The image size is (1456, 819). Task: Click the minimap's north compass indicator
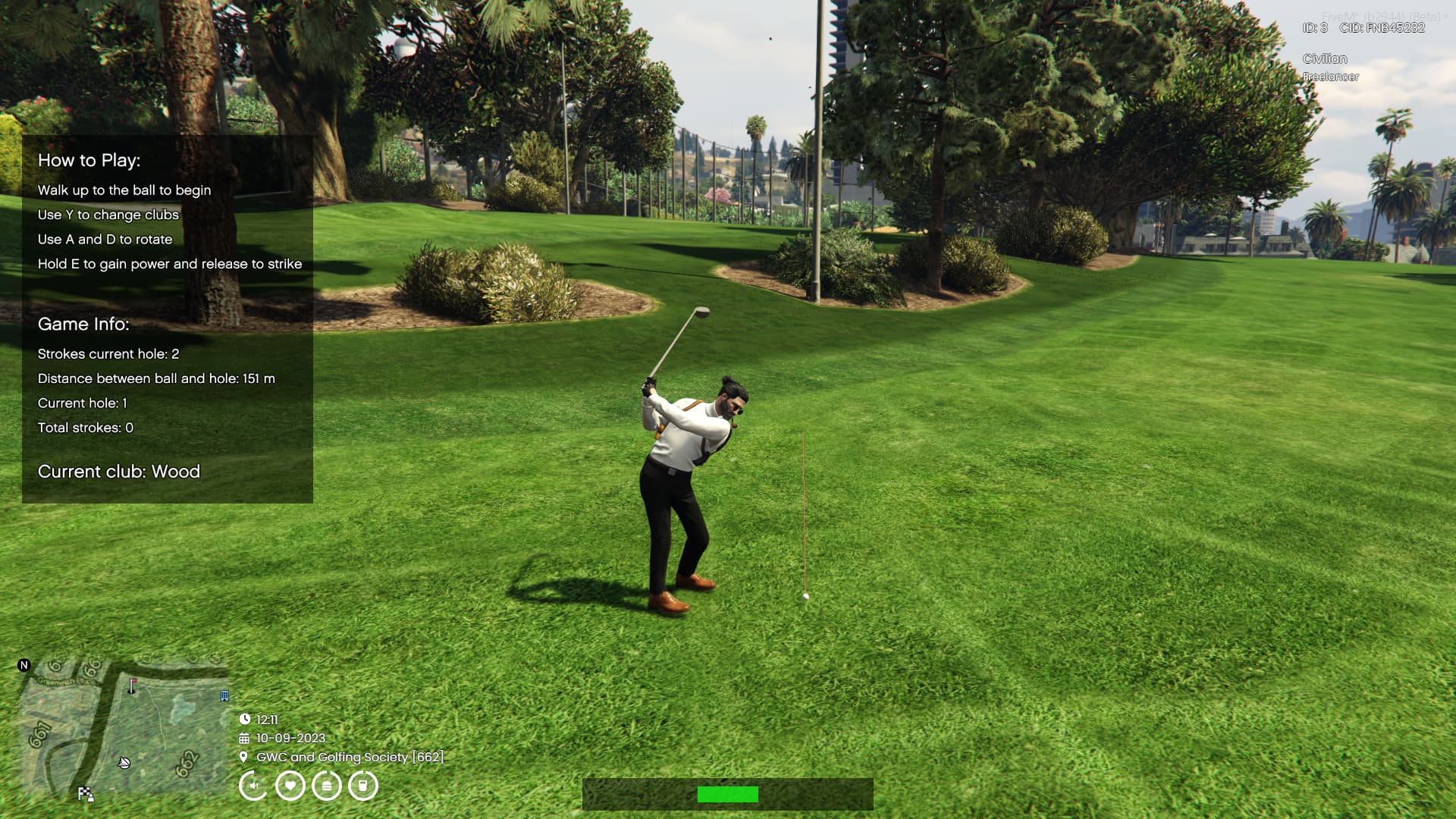[24, 665]
